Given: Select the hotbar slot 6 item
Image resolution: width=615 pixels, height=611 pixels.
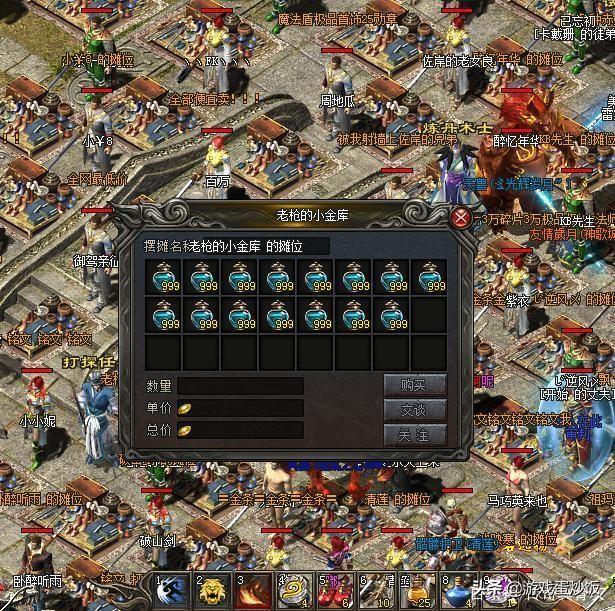Looking at the screenshot, I should [x=376, y=590].
